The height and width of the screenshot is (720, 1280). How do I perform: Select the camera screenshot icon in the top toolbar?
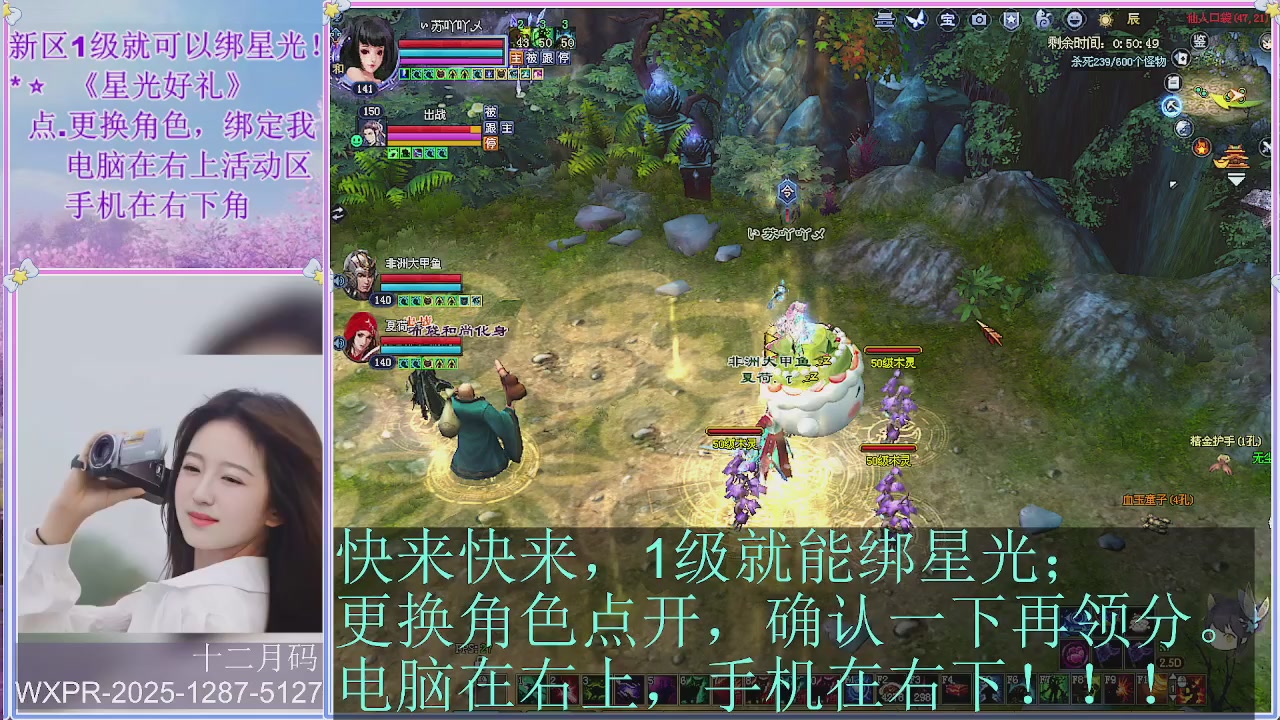pos(978,19)
